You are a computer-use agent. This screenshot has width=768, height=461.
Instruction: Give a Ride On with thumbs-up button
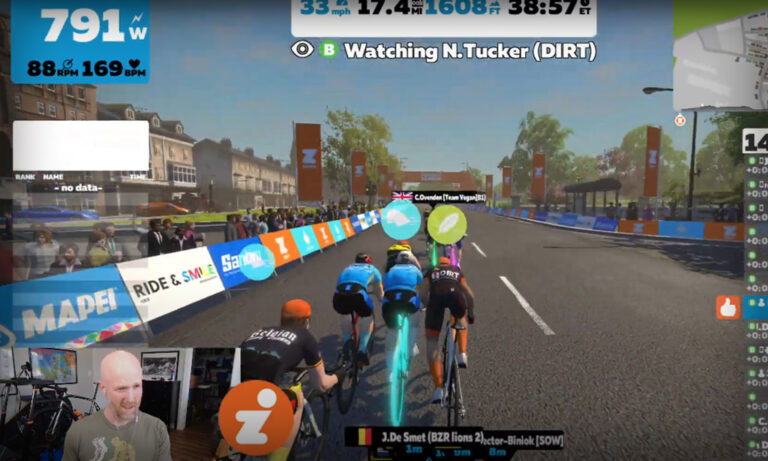point(727,307)
